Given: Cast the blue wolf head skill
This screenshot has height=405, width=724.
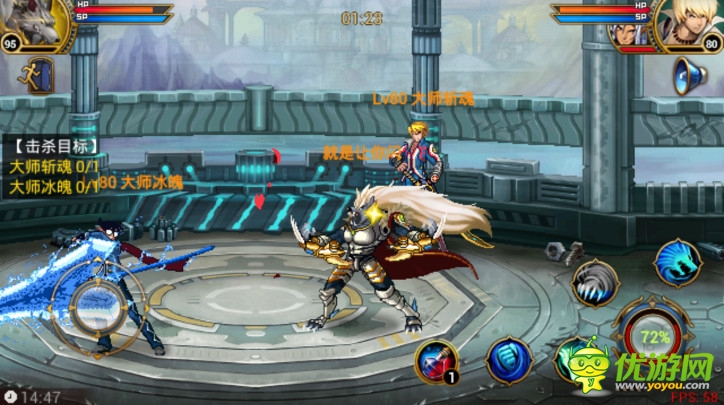Looking at the screenshot, I should click(677, 263).
